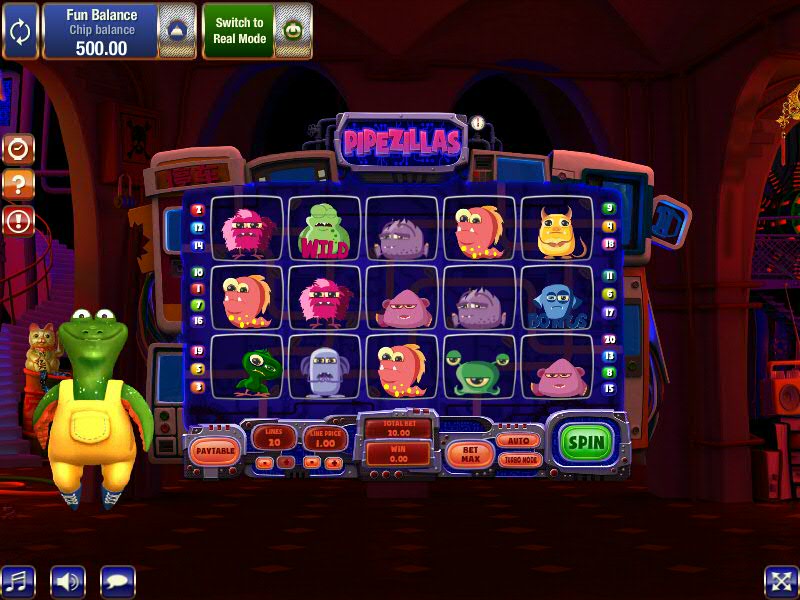Viewport: 800px width, 600px height.
Task: Open the cashier icon beside Fun Balance
Action: (x=176, y=30)
